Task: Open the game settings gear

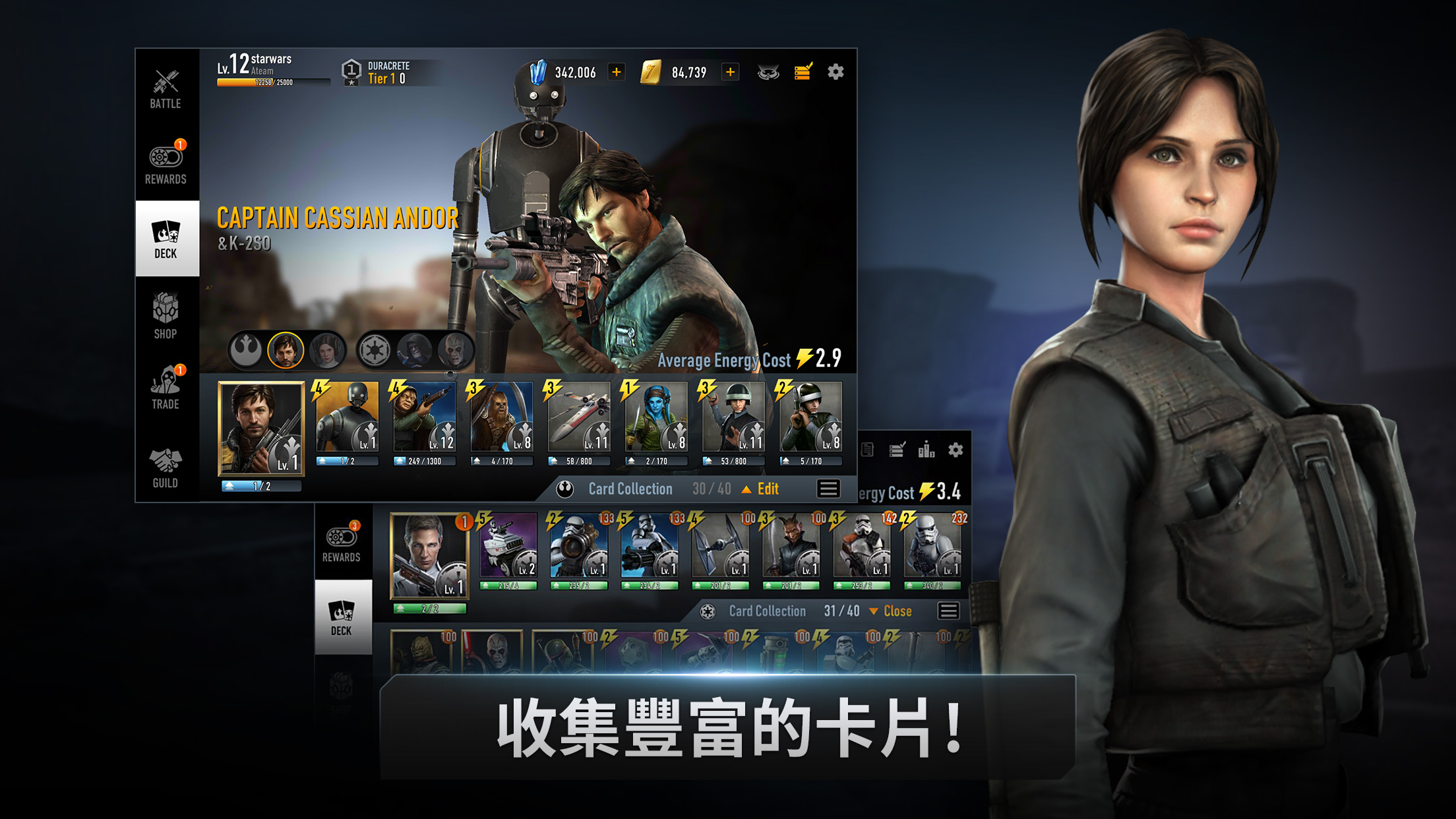Action: tap(836, 73)
